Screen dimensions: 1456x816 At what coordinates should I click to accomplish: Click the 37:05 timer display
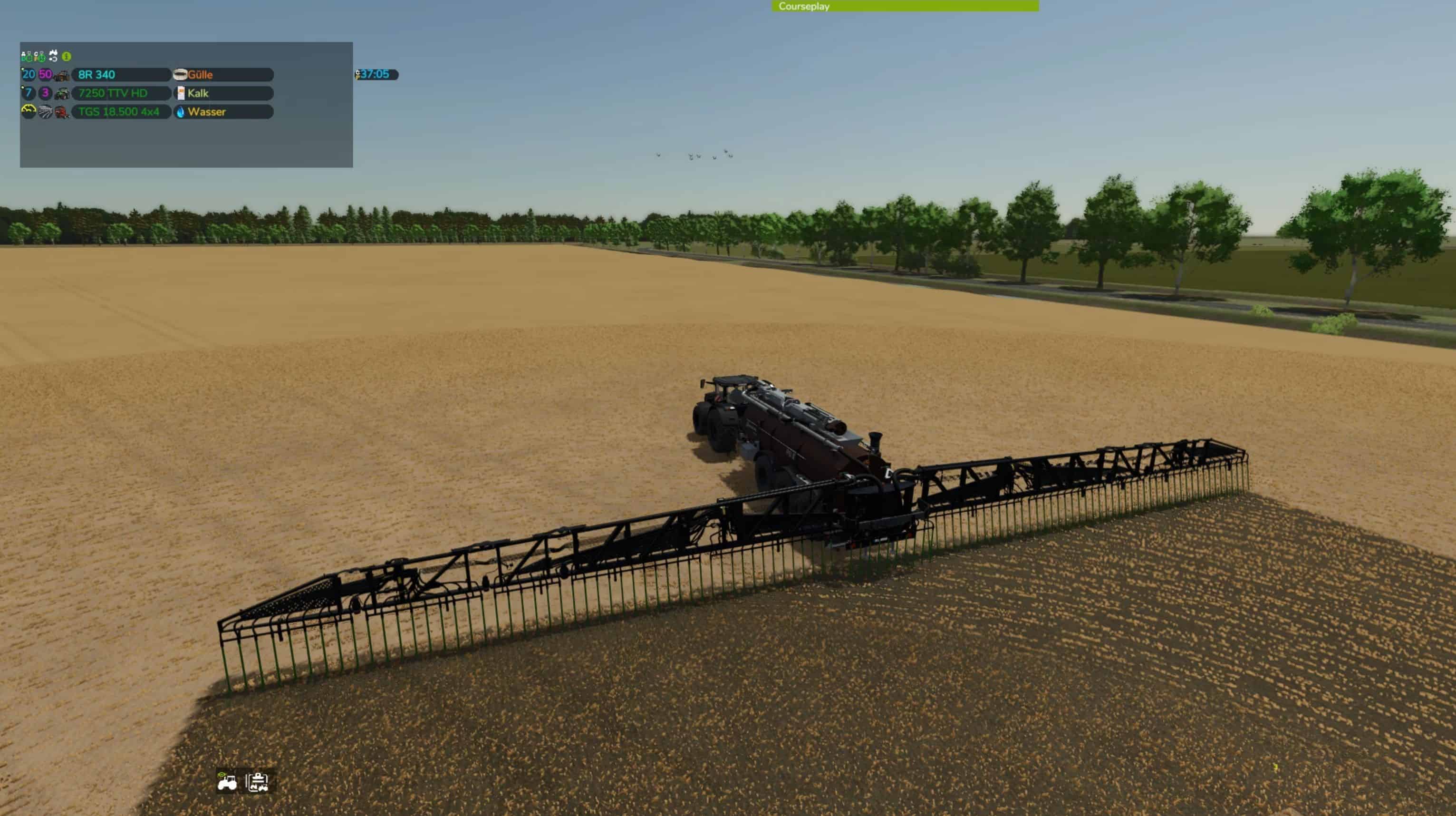[x=376, y=74]
